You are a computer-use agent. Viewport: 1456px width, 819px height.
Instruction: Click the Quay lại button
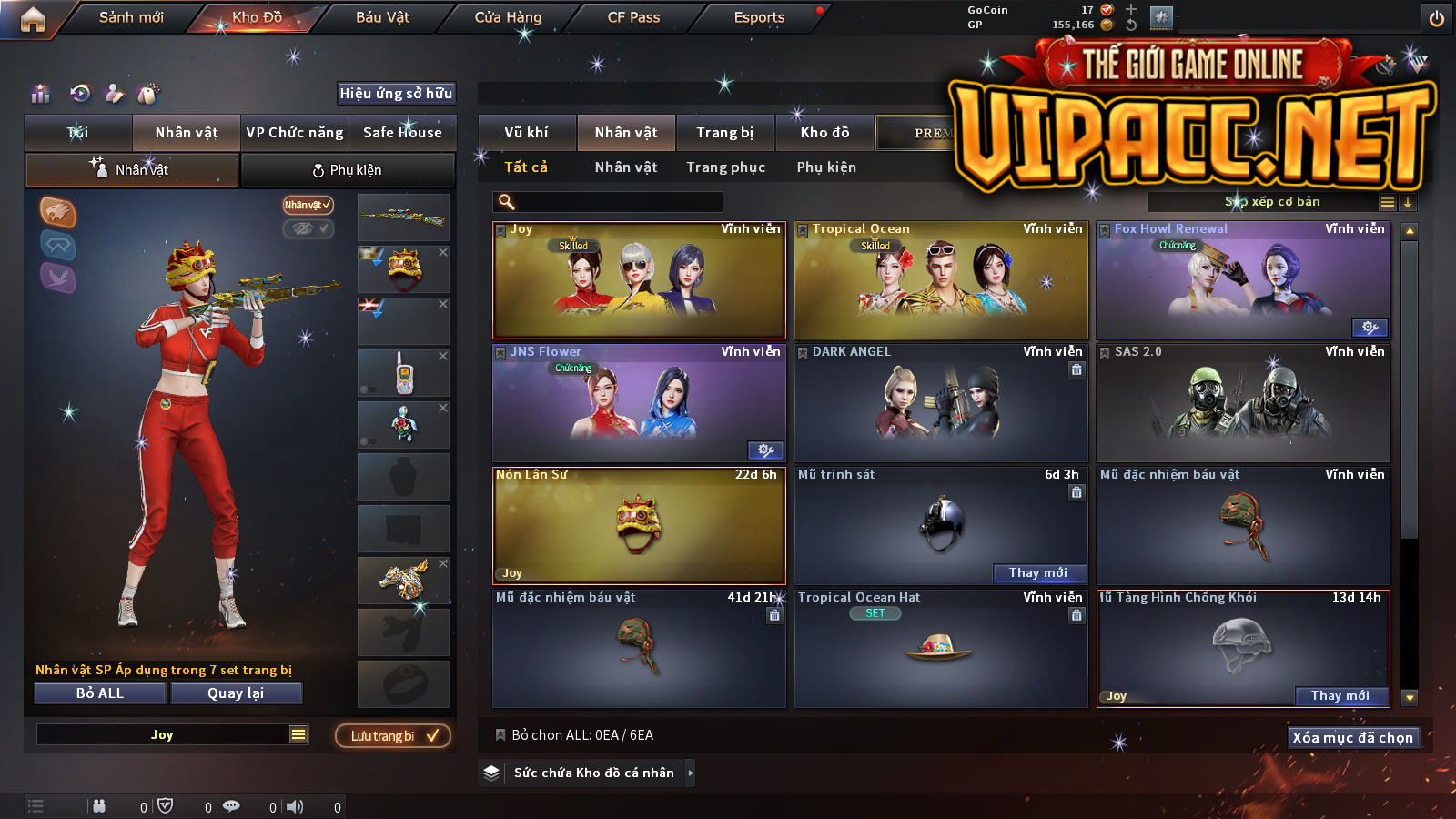click(x=236, y=693)
